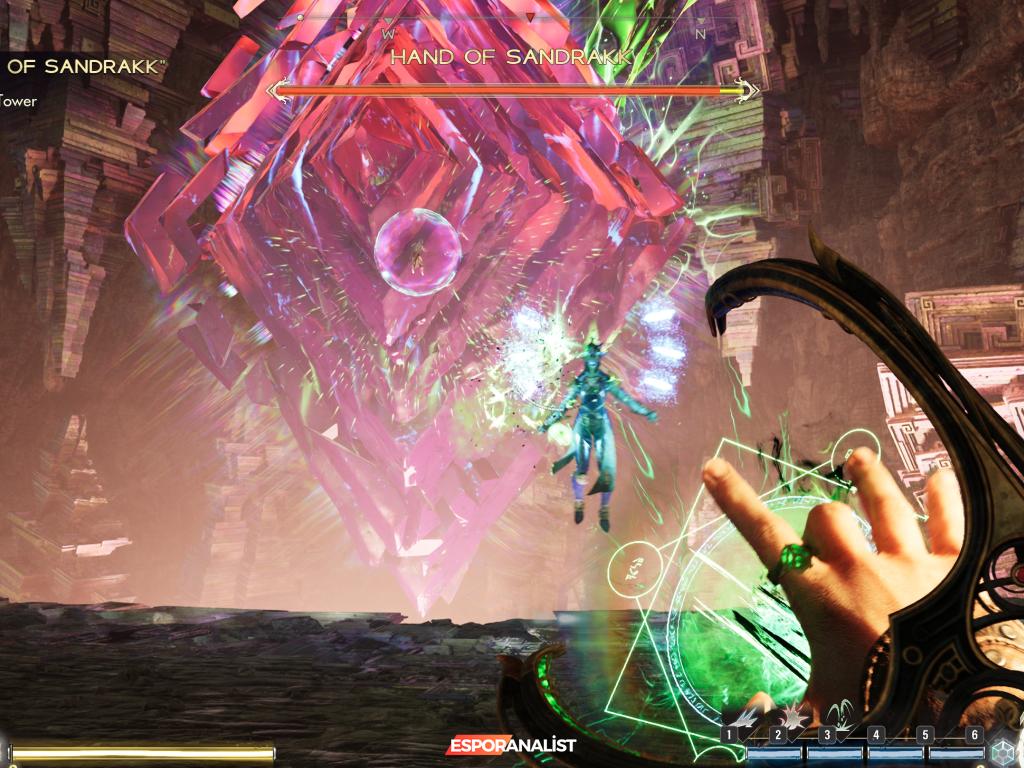Select the hexagonal cube icon beside the hotbar
This screenshot has width=1024, height=768.
[x=1003, y=751]
